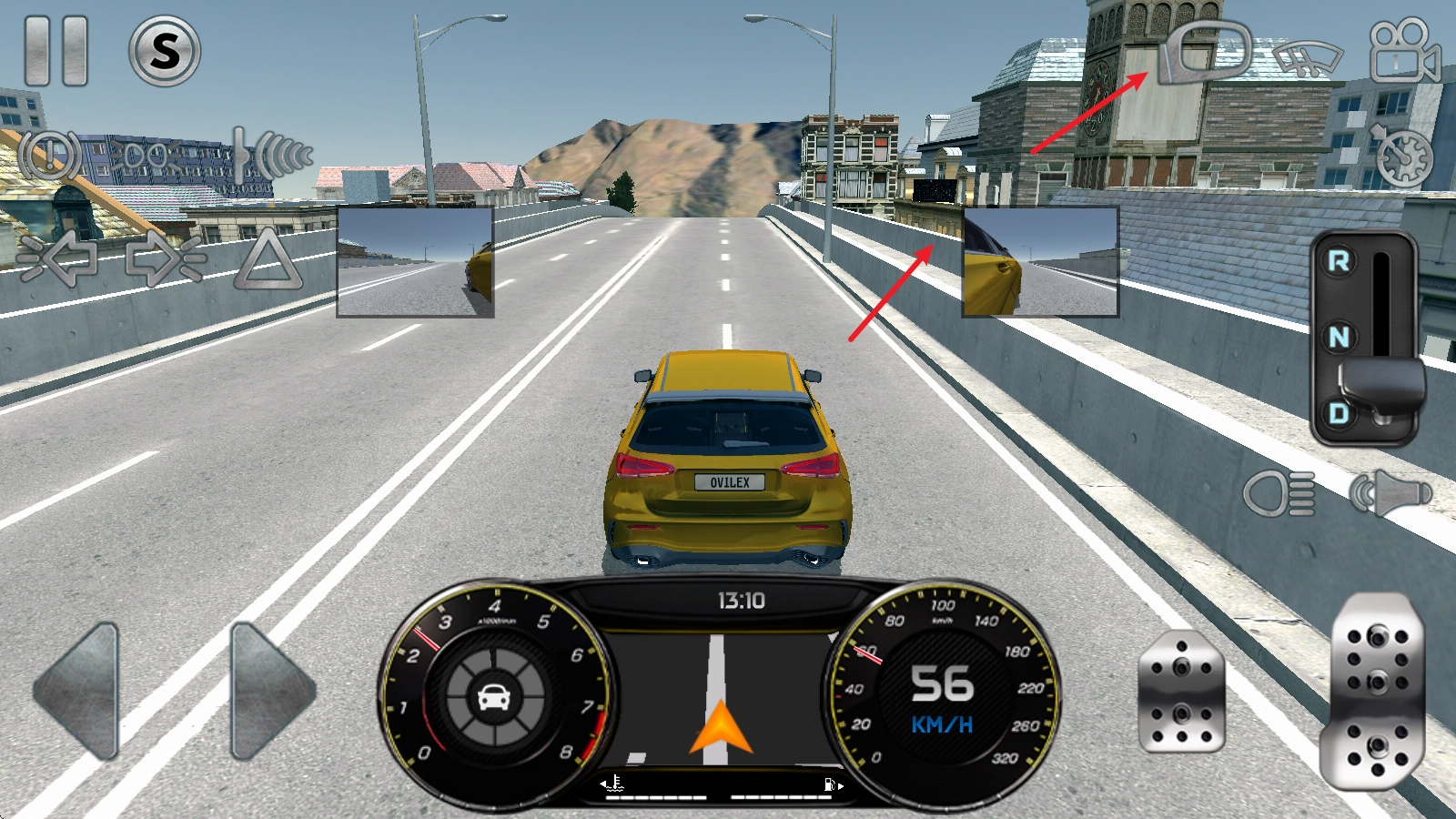Screen dimensions: 1456x819
Task: Toggle the side mirror view icon
Action: [1206, 53]
